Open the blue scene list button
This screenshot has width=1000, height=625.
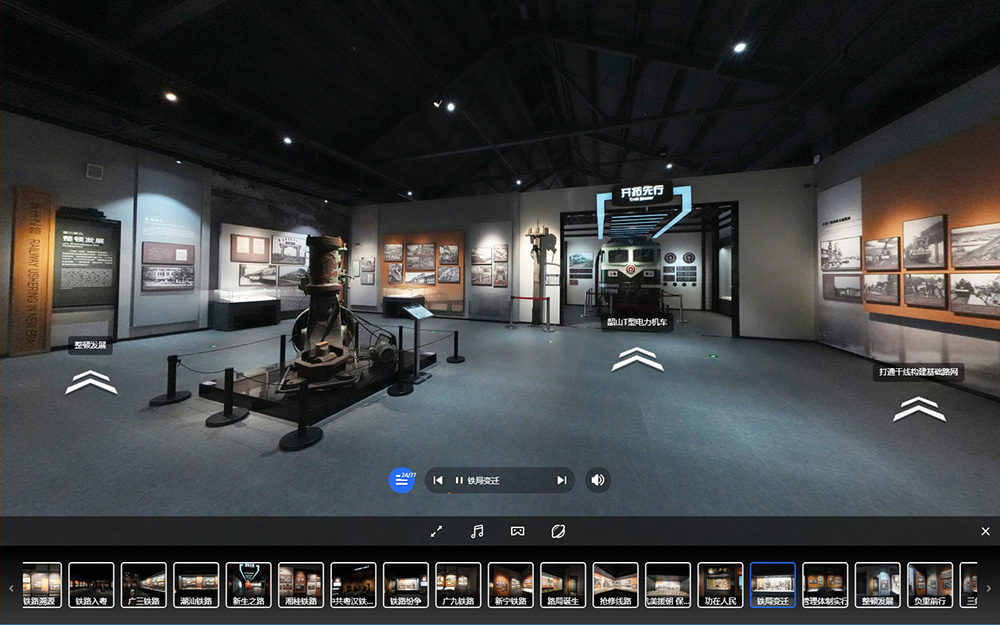coord(402,480)
